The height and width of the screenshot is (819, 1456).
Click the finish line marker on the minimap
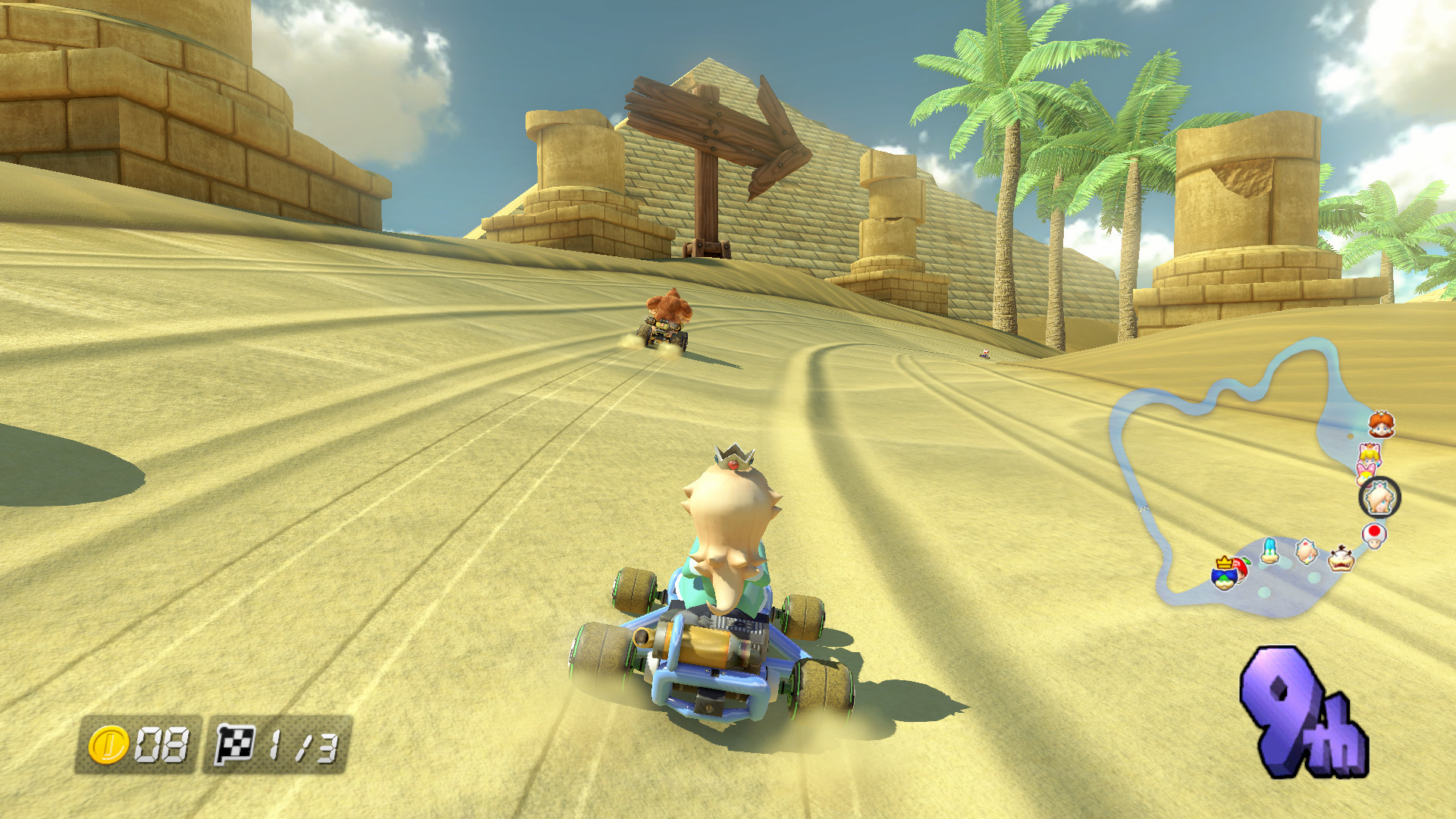tap(1144, 510)
